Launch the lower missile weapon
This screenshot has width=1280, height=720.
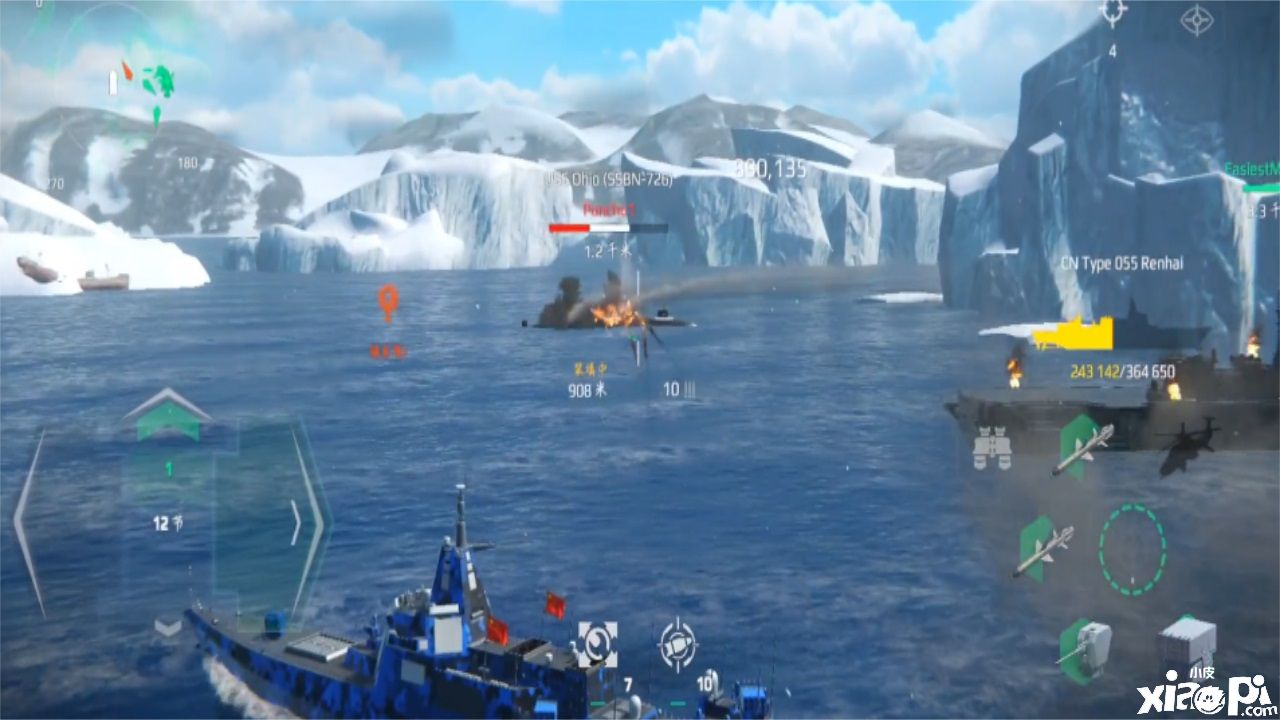point(1042,549)
